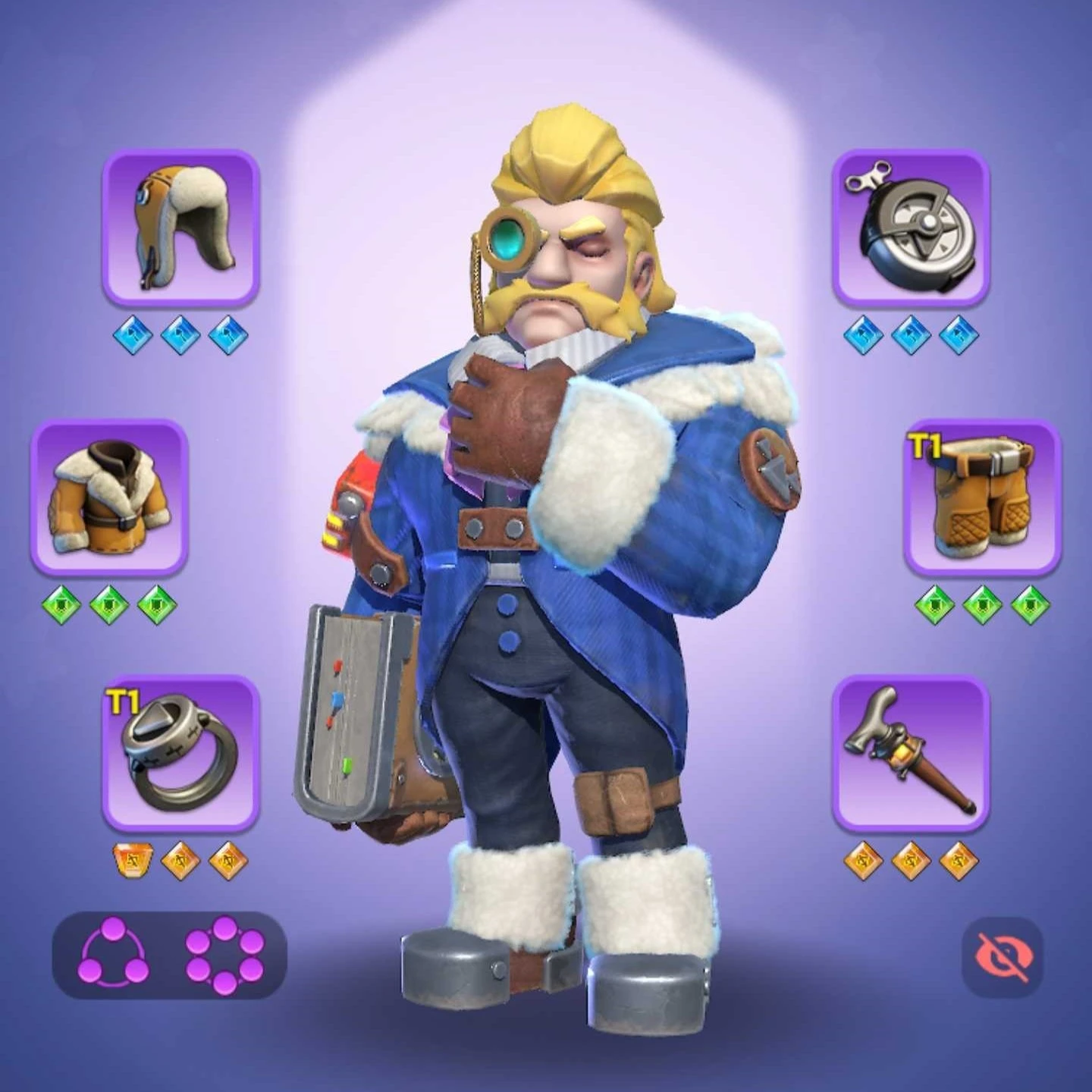This screenshot has width=1092, height=1092.
Task: Select the fur-lined aviator hat slot
Action: (x=180, y=228)
